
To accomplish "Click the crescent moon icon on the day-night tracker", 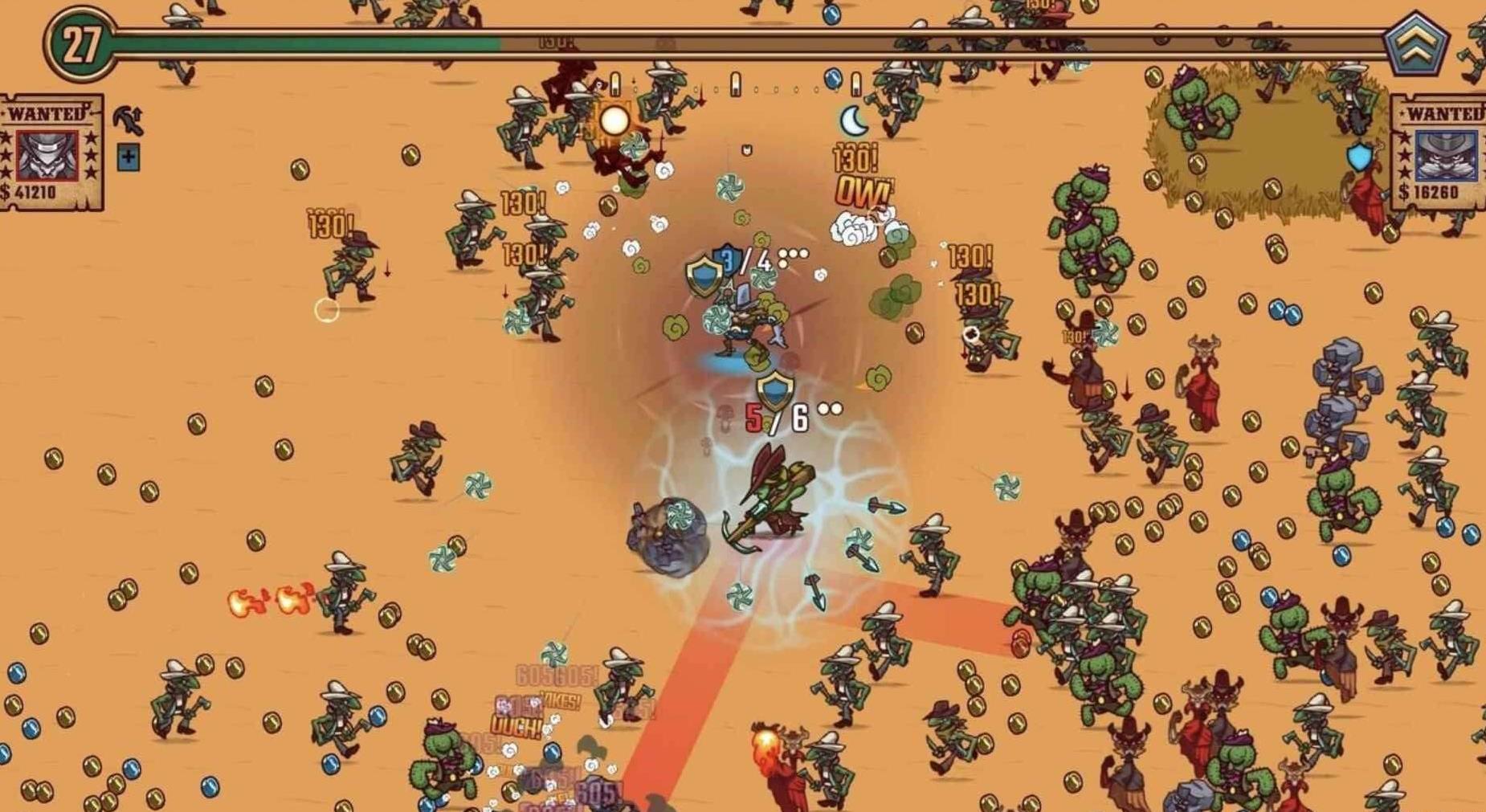I will pyautogui.click(x=854, y=121).
